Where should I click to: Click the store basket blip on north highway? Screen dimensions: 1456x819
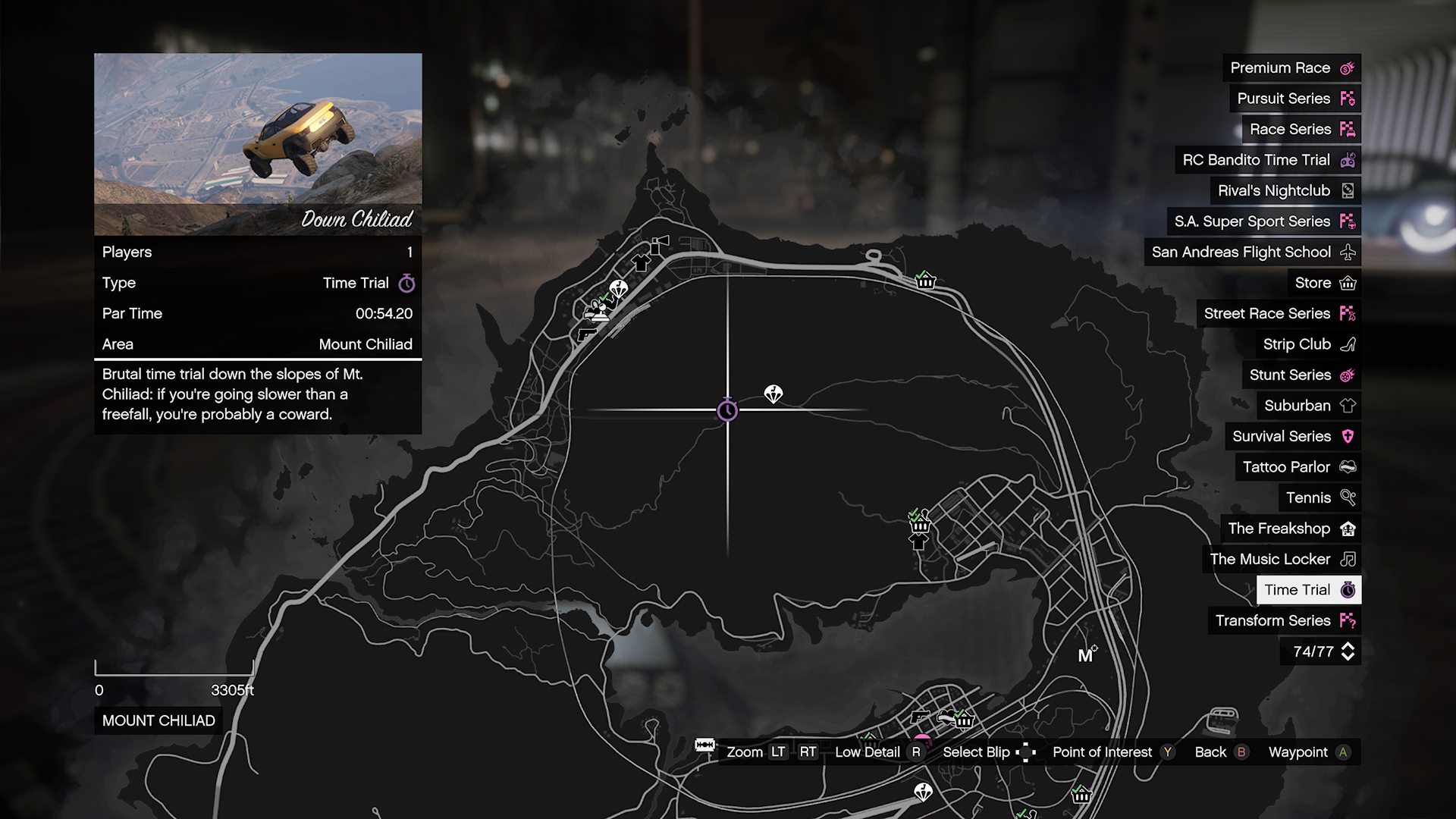925,281
